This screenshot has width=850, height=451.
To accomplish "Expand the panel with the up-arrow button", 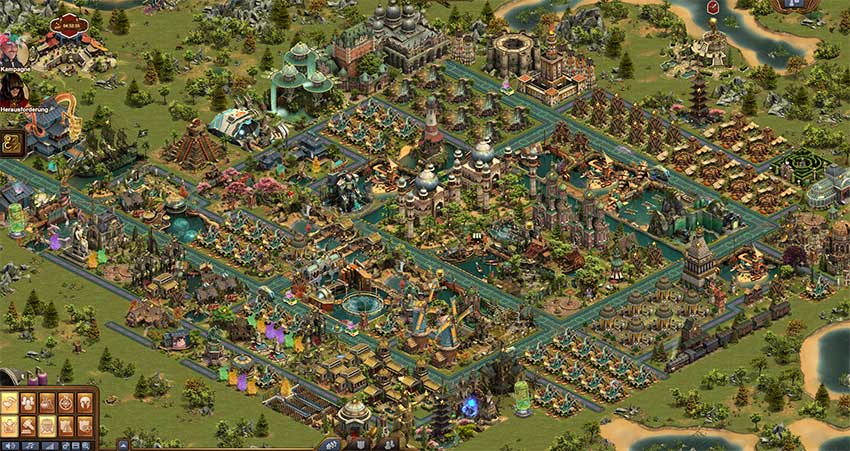I will coord(123,445).
